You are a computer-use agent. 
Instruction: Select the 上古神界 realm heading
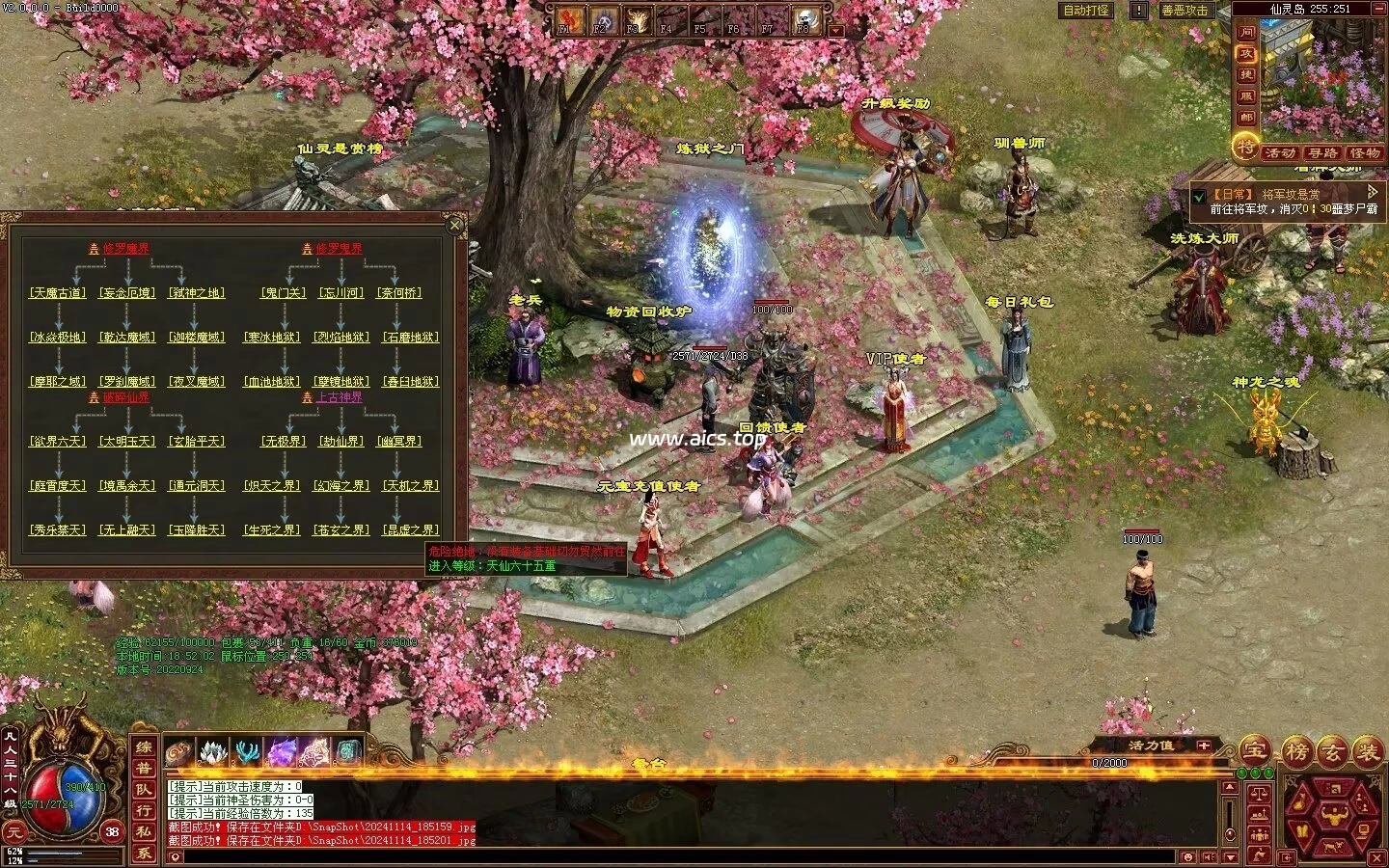tap(339, 397)
